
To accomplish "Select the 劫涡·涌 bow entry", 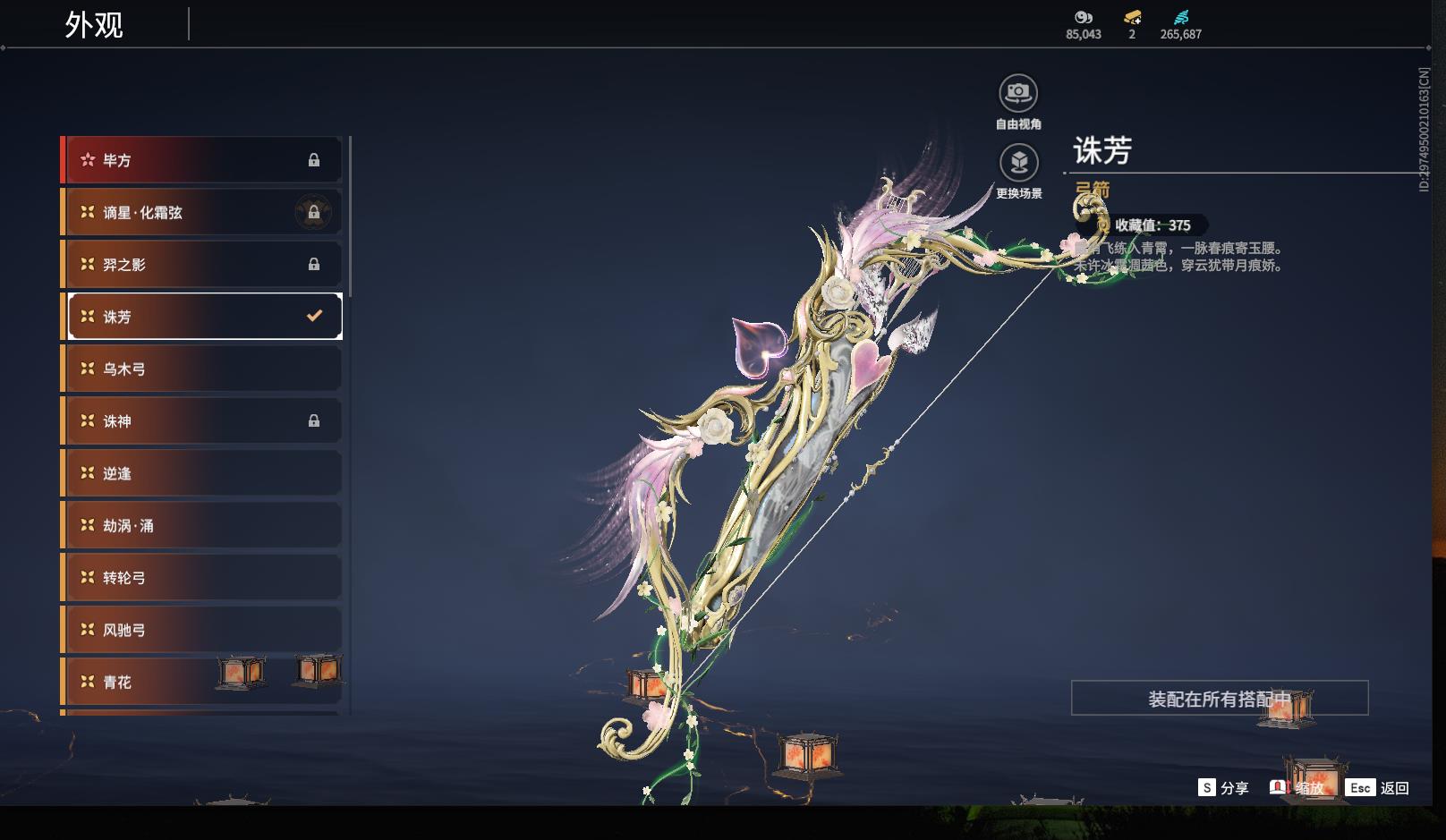I will [x=202, y=525].
